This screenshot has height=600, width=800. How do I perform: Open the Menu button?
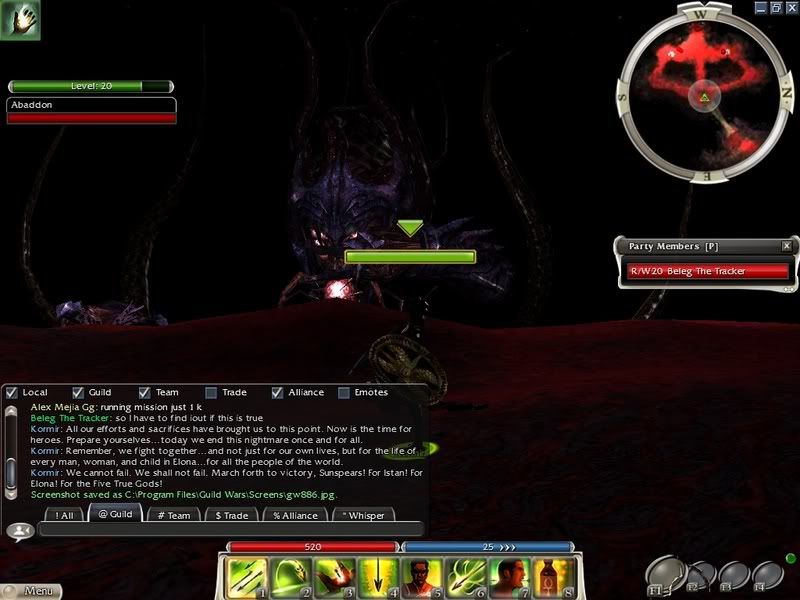pos(30,591)
